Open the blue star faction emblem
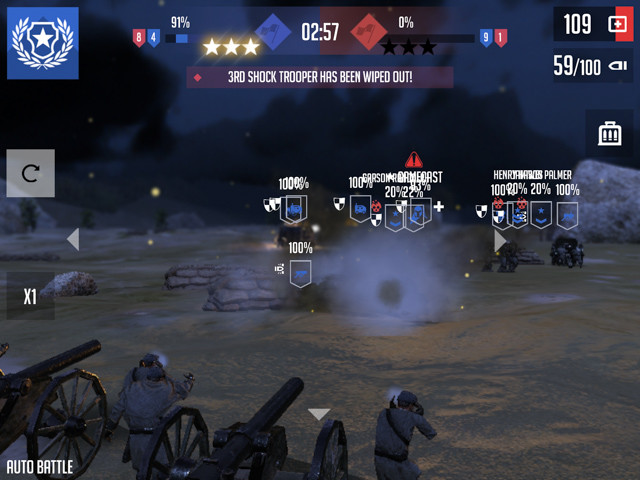The height and width of the screenshot is (480, 640). [43, 43]
